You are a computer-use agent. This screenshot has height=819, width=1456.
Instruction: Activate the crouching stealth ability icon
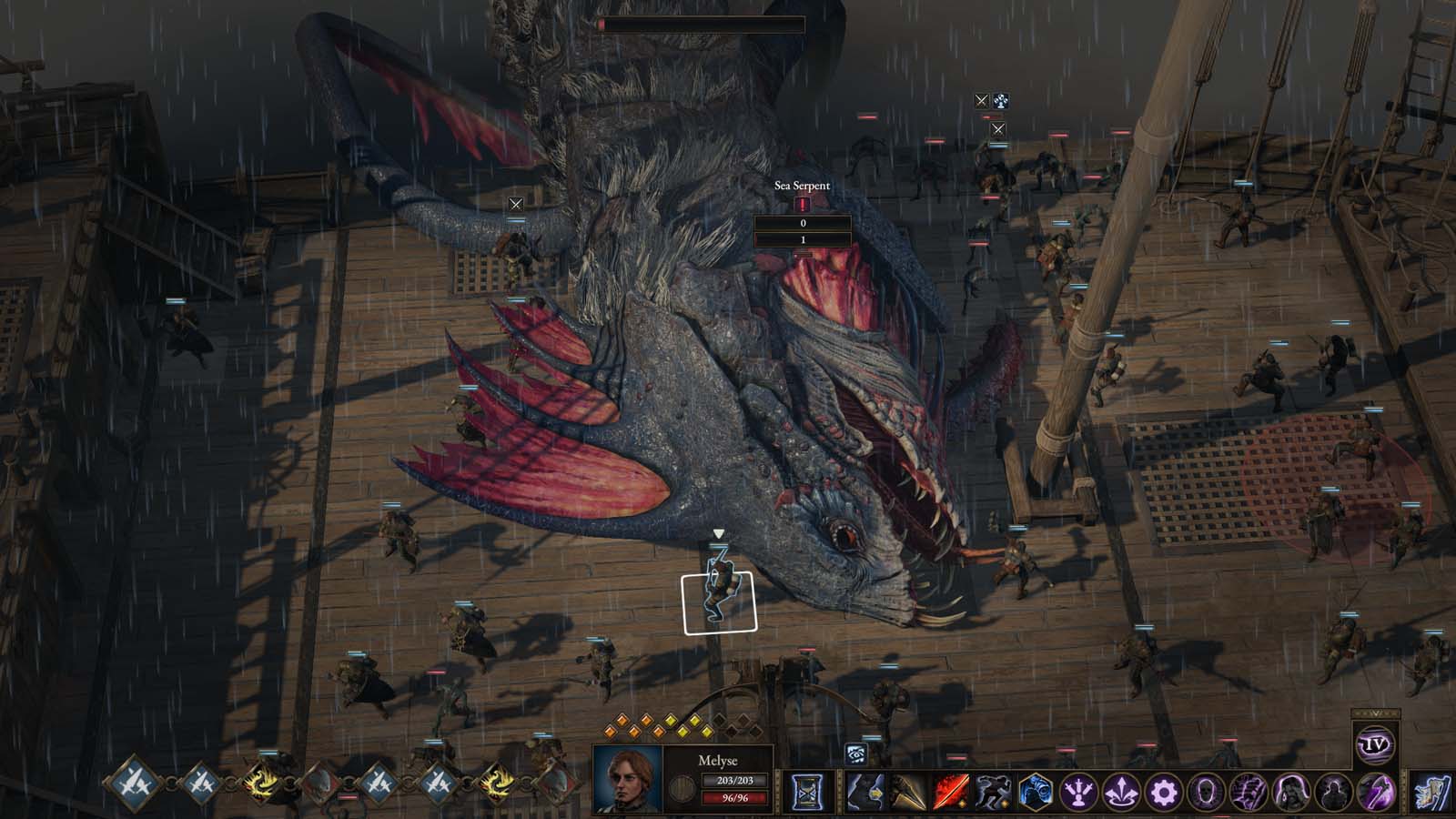(994, 794)
